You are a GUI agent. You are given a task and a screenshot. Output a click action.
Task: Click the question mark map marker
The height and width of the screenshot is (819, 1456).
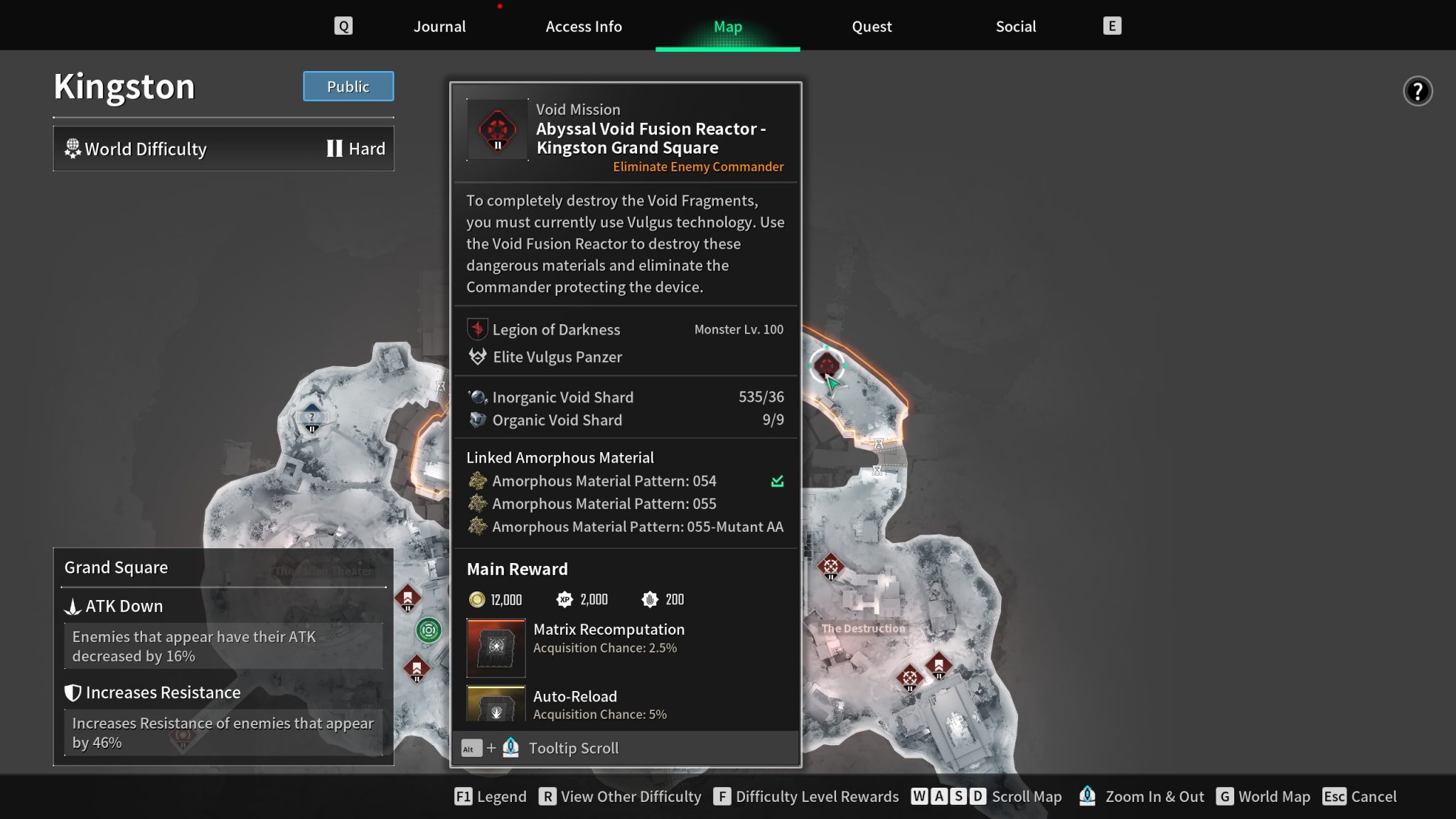tap(311, 416)
